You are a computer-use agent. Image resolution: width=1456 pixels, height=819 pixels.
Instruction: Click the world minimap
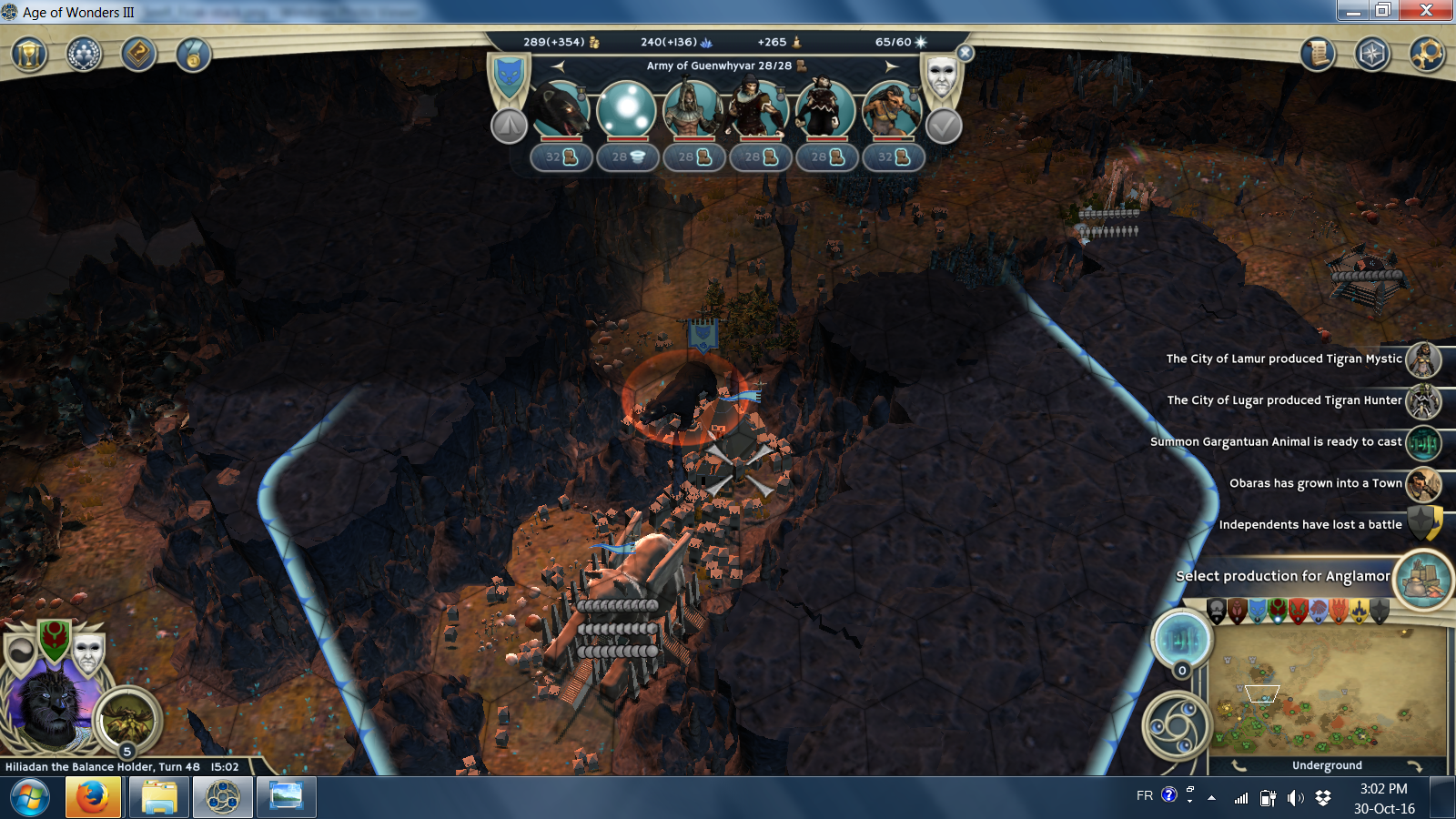pyautogui.click(x=1327, y=692)
